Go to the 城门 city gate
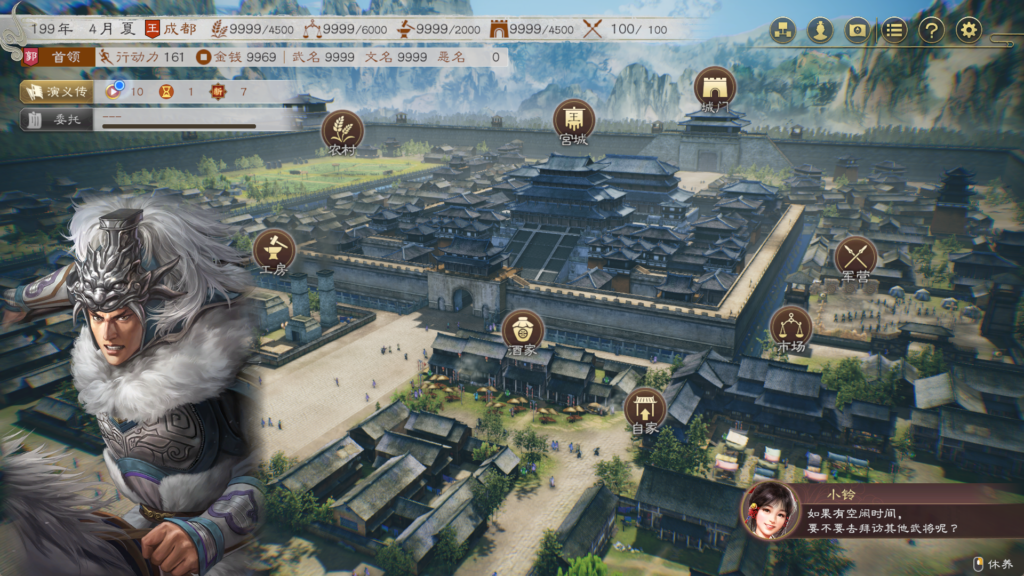This screenshot has width=1024, height=576. [714, 87]
